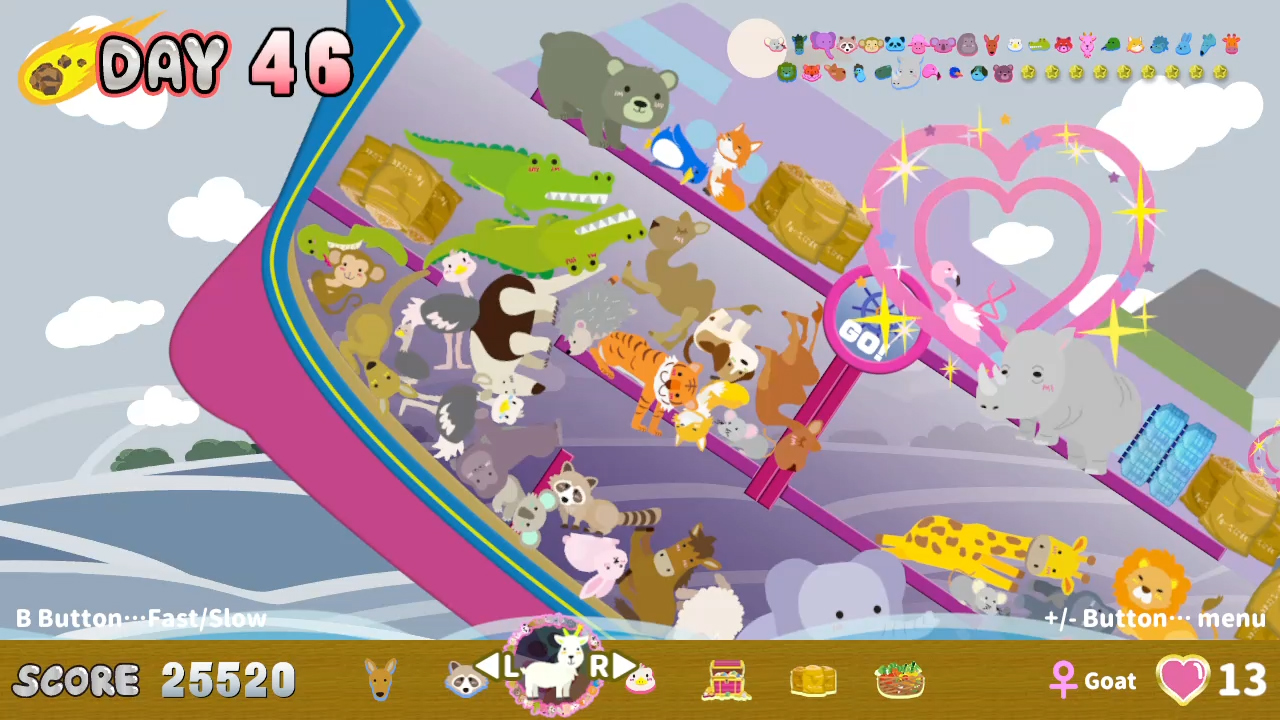Click the first yellow star toggle in the roster

click(x=1028, y=71)
